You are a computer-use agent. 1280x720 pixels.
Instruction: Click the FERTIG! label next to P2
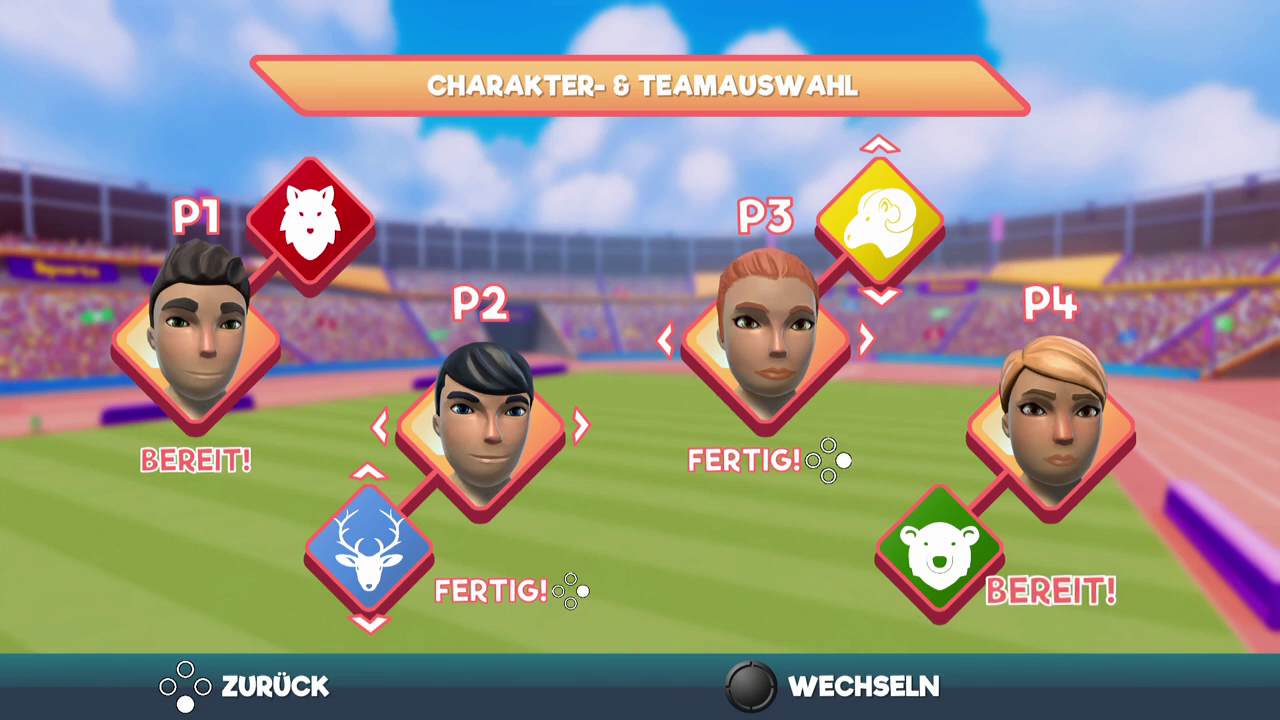[x=490, y=592]
